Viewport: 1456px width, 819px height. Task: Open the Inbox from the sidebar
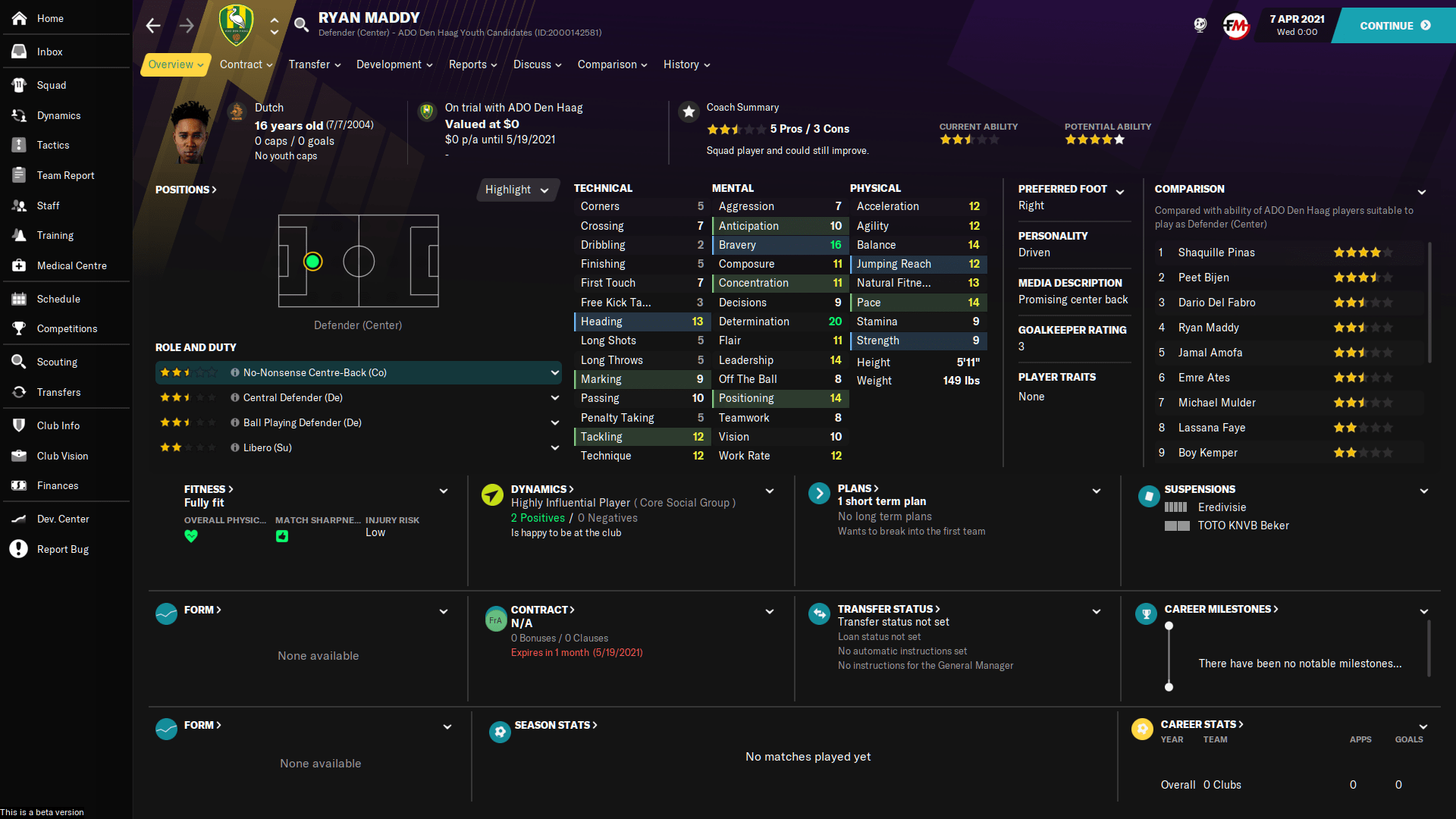(20, 52)
